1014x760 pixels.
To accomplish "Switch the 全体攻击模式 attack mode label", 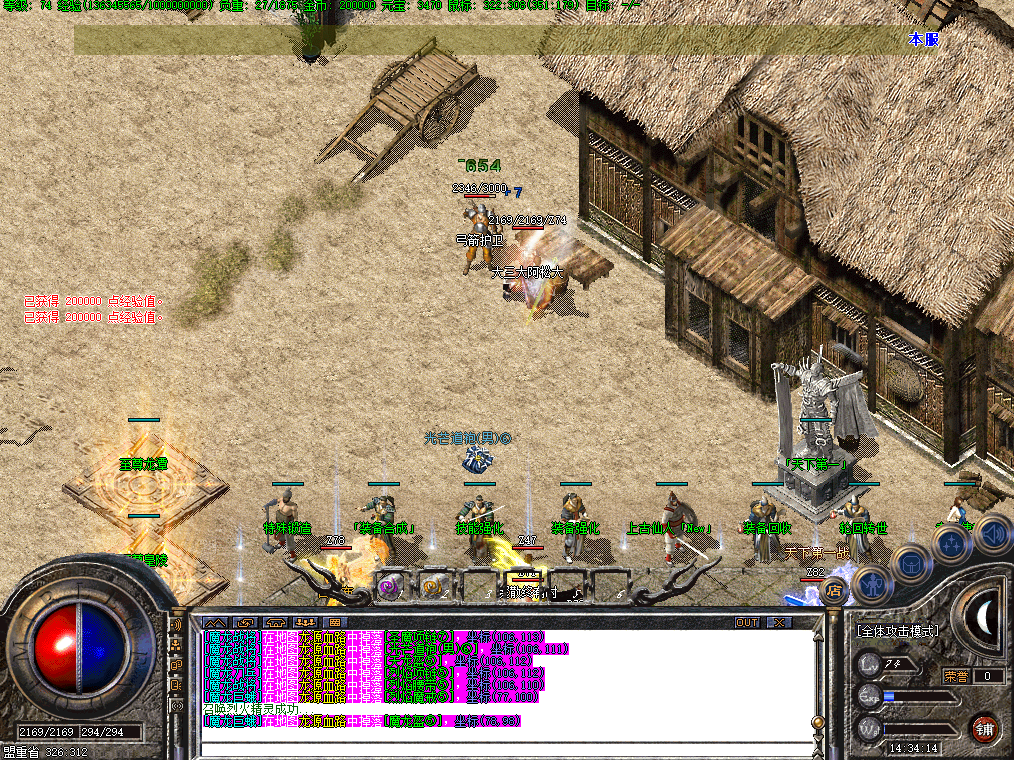I will [898, 631].
